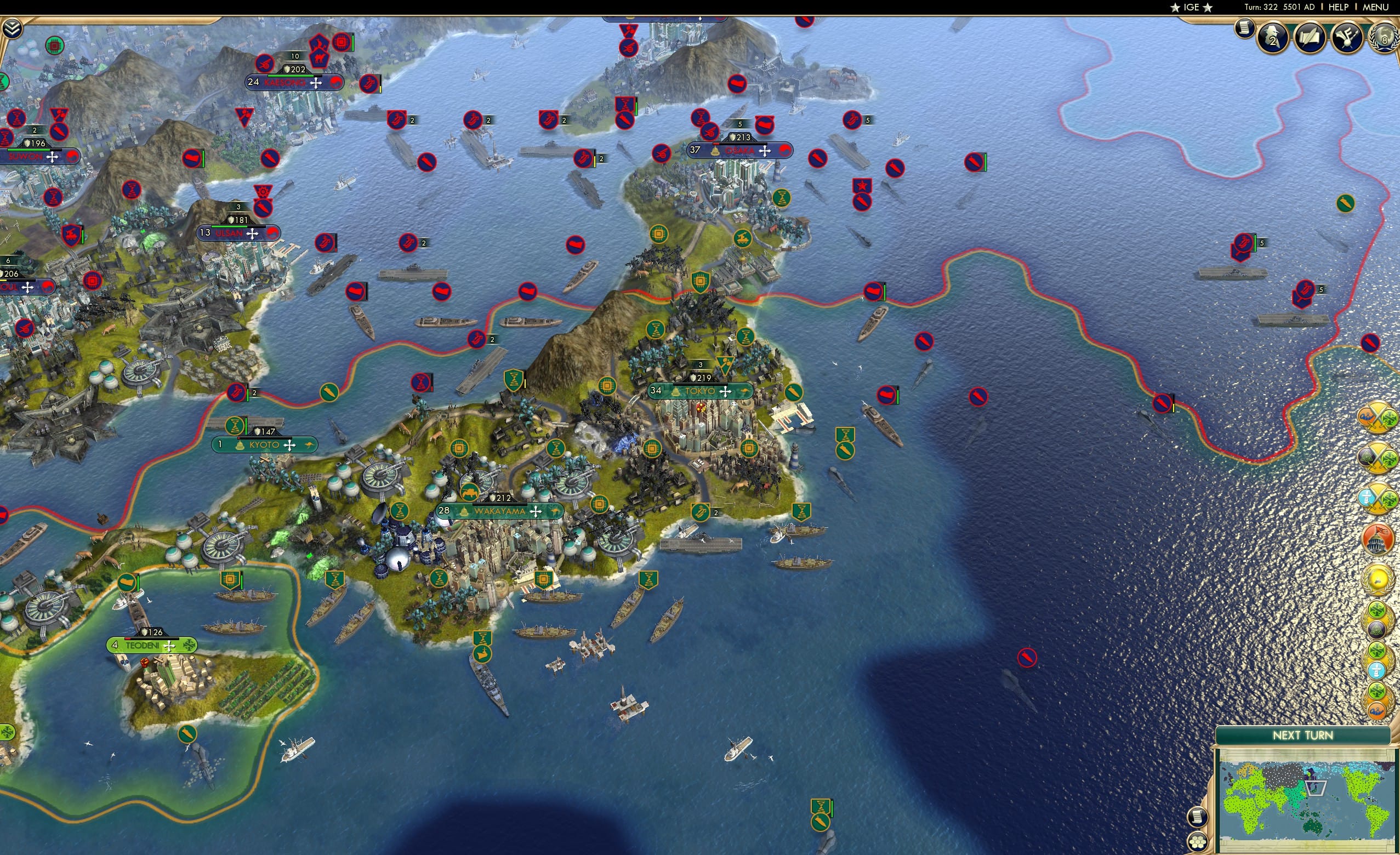Open the Espionage Overview spy icon
Screen dimensions: 1400x855
click(1273, 37)
